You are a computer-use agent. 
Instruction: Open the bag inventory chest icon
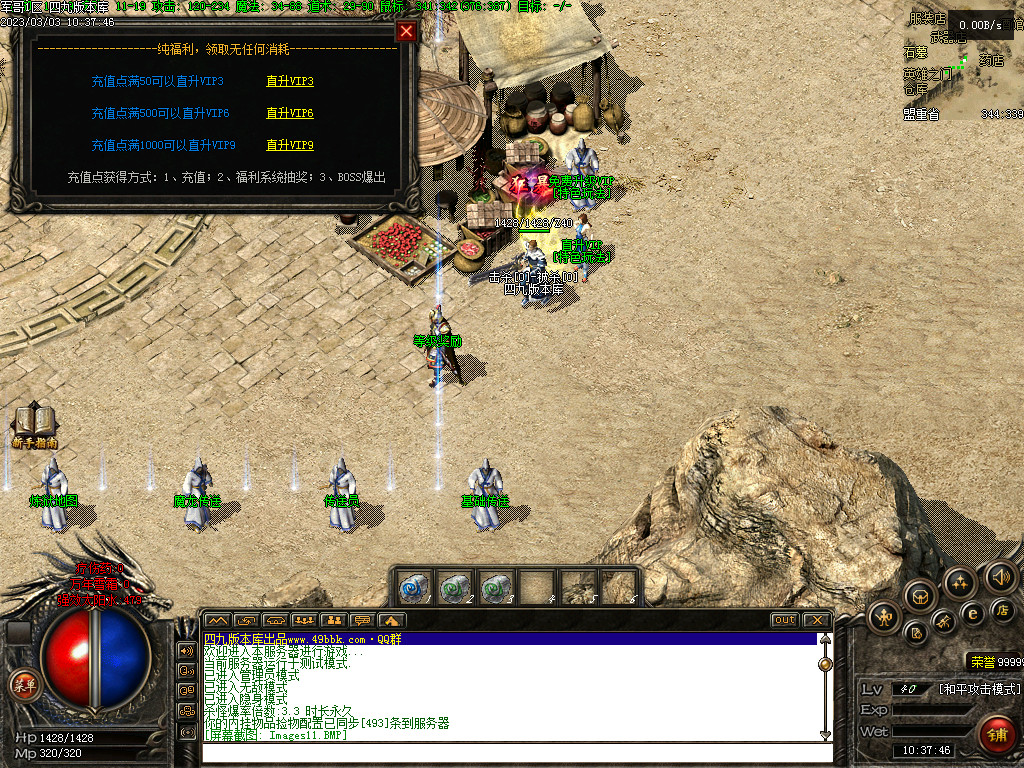coord(920,596)
